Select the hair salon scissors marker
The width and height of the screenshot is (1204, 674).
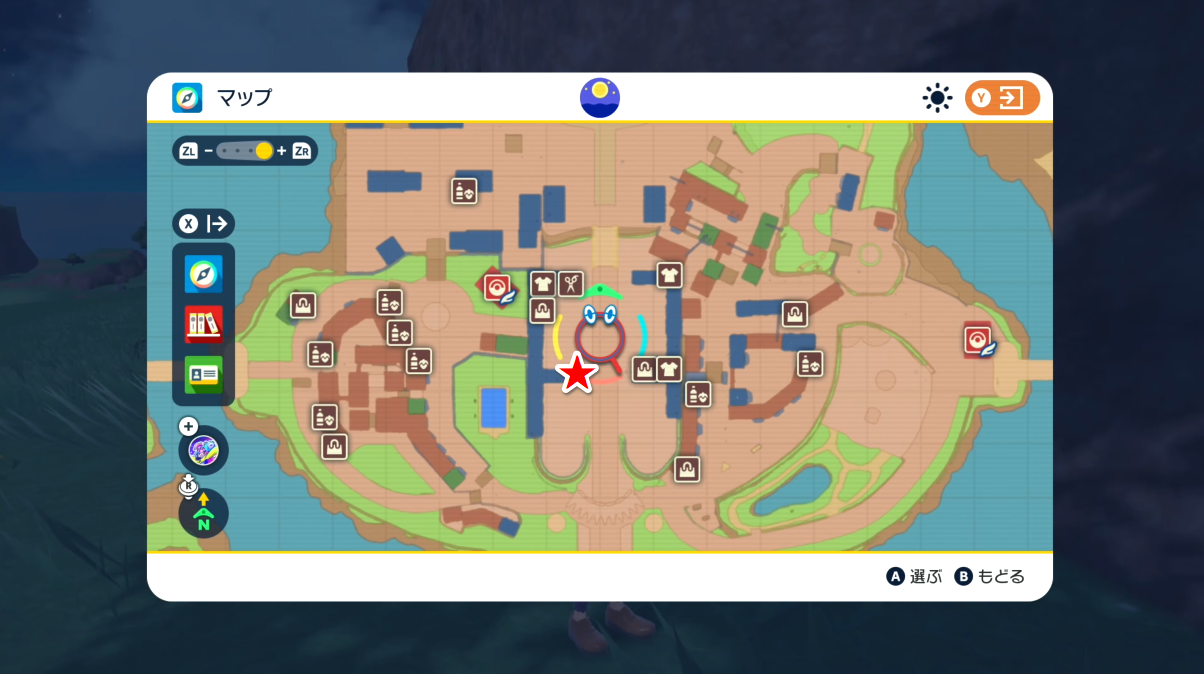570,284
